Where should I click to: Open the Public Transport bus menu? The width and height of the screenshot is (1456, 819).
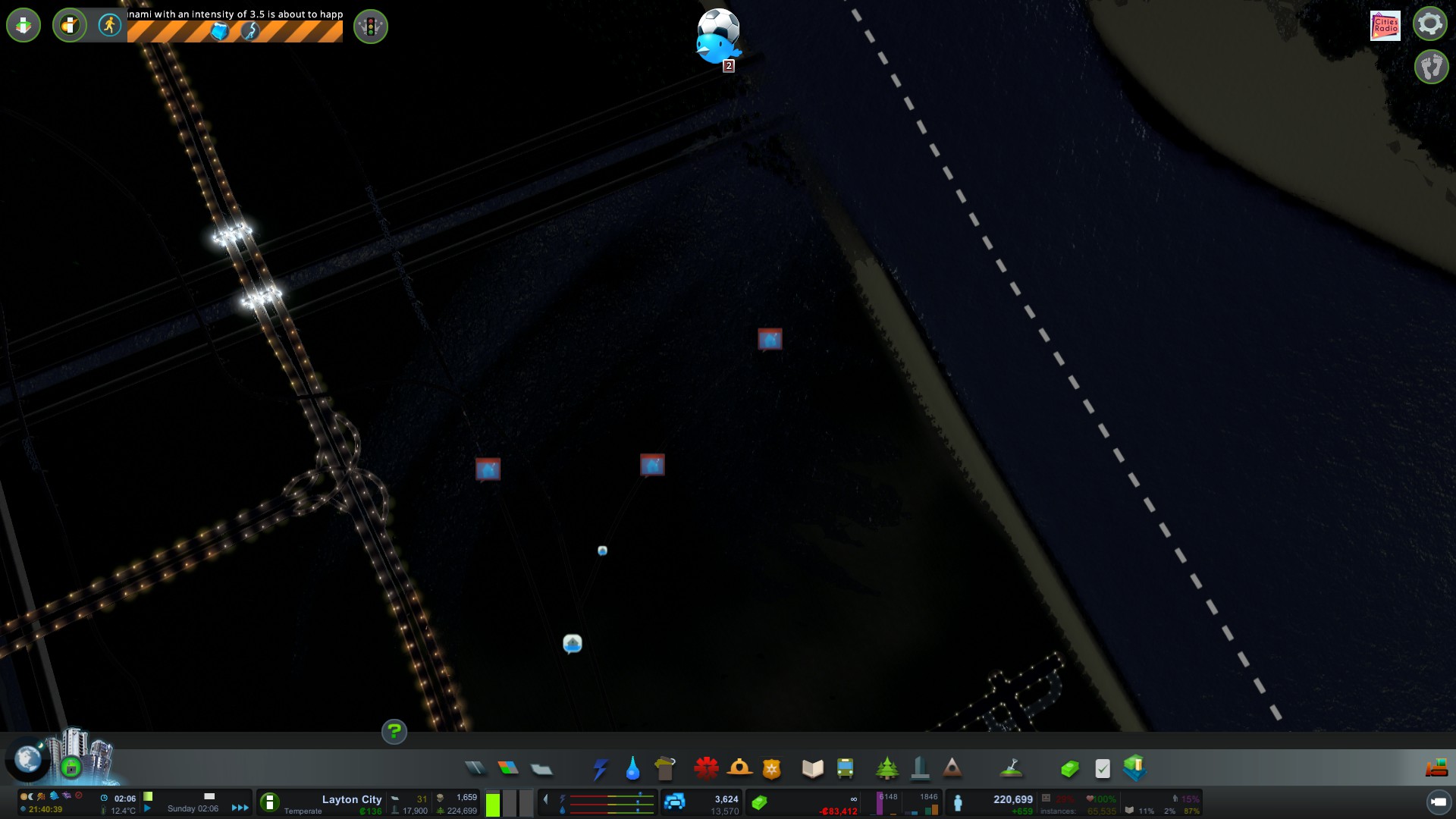[845, 768]
